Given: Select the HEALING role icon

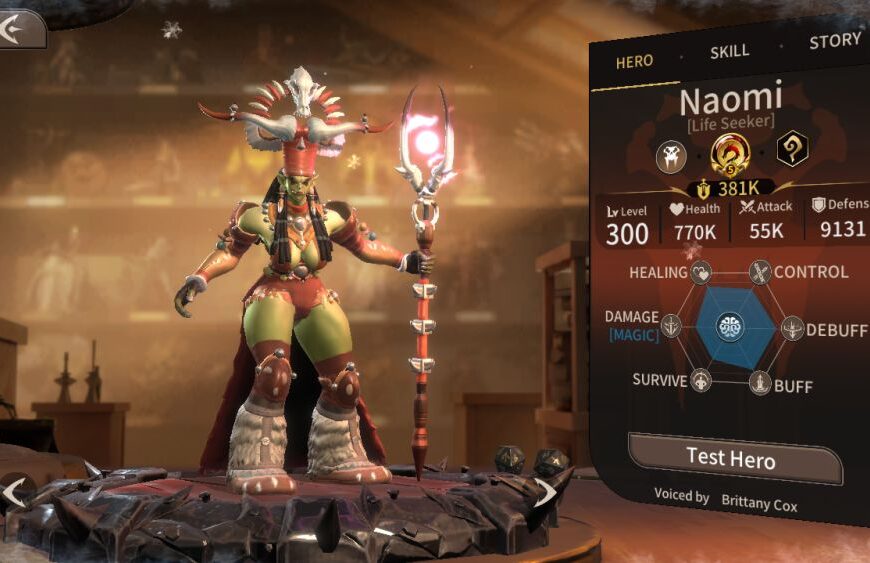Looking at the screenshot, I should tap(702, 272).
